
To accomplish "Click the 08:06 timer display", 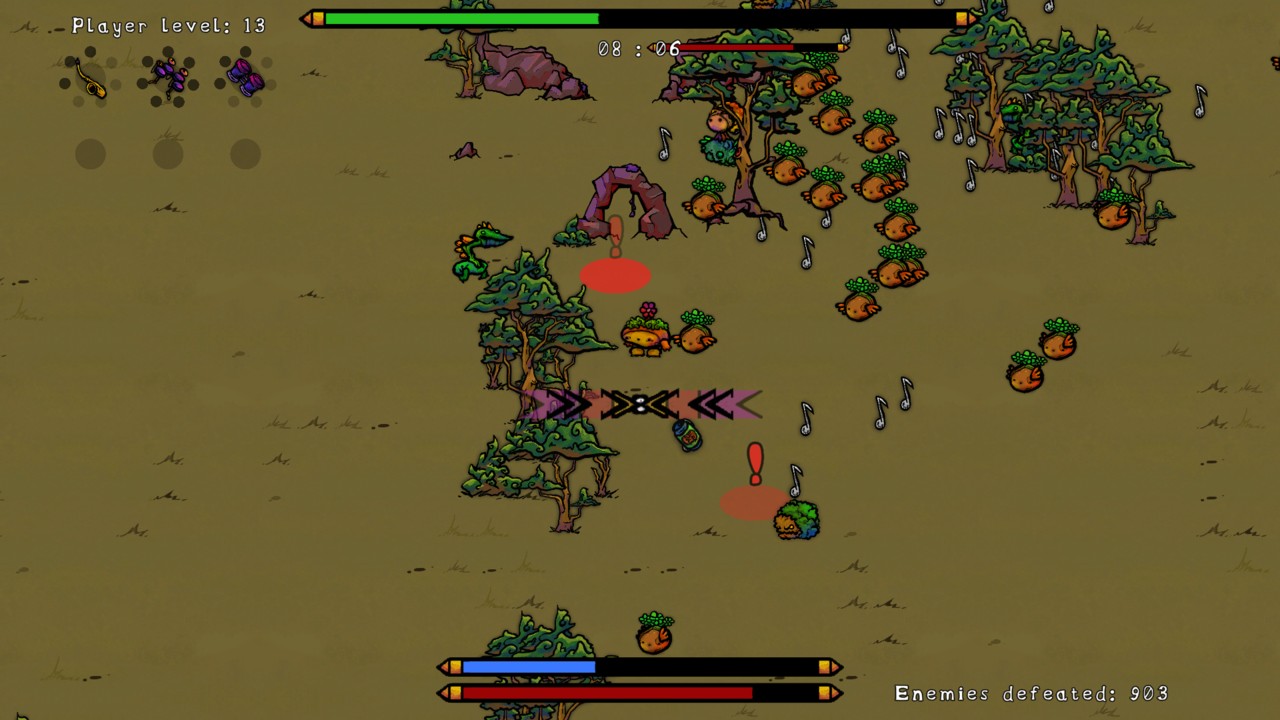I will (639, 49).
